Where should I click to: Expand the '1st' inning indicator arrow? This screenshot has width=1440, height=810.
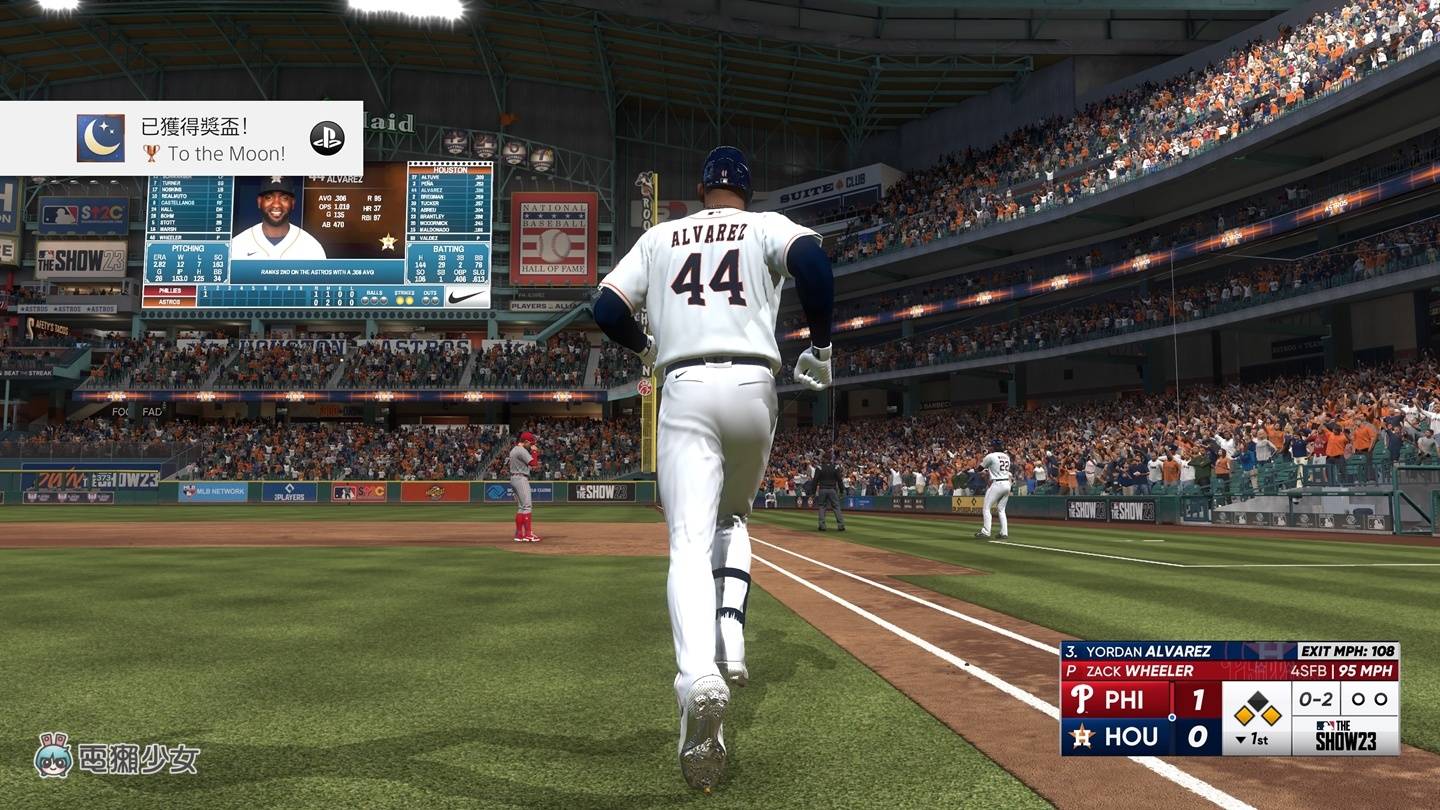[1241, 740]
